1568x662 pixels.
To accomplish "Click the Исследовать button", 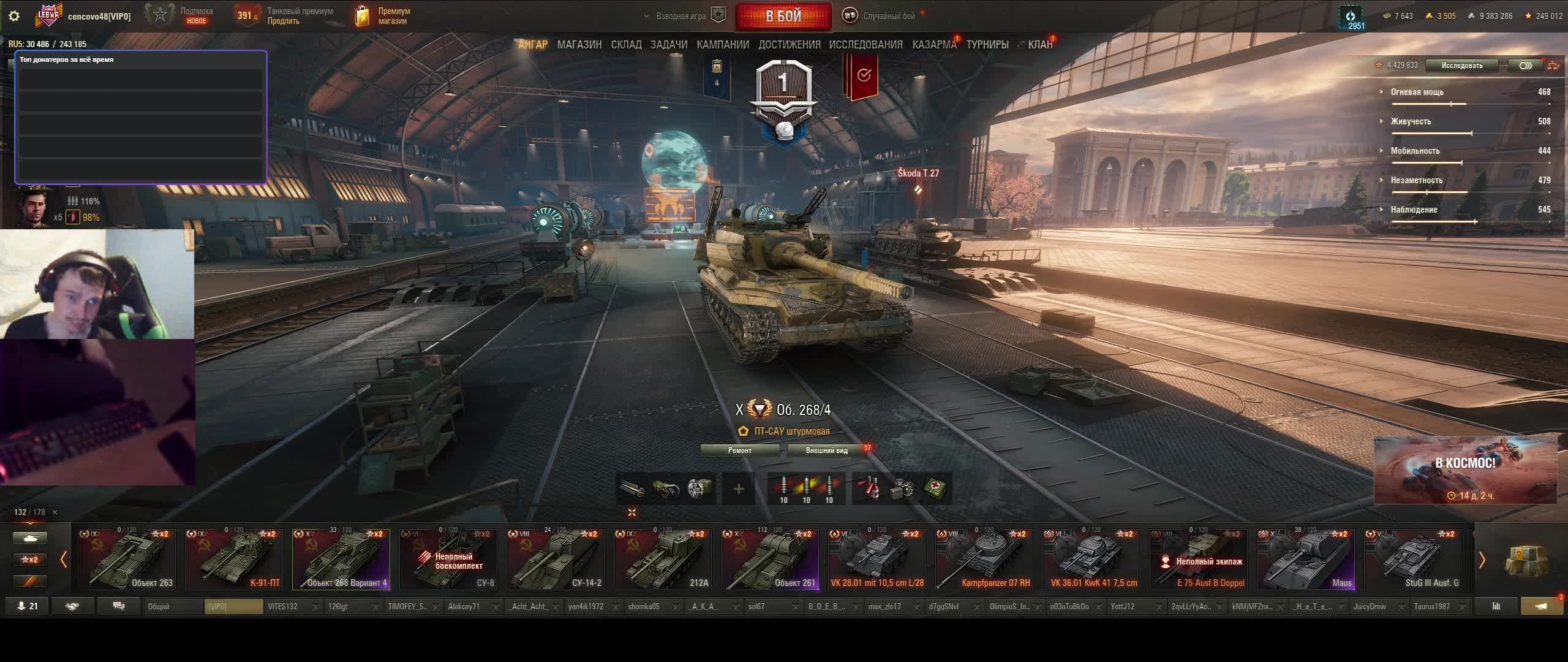I will tap(1461, 66).
